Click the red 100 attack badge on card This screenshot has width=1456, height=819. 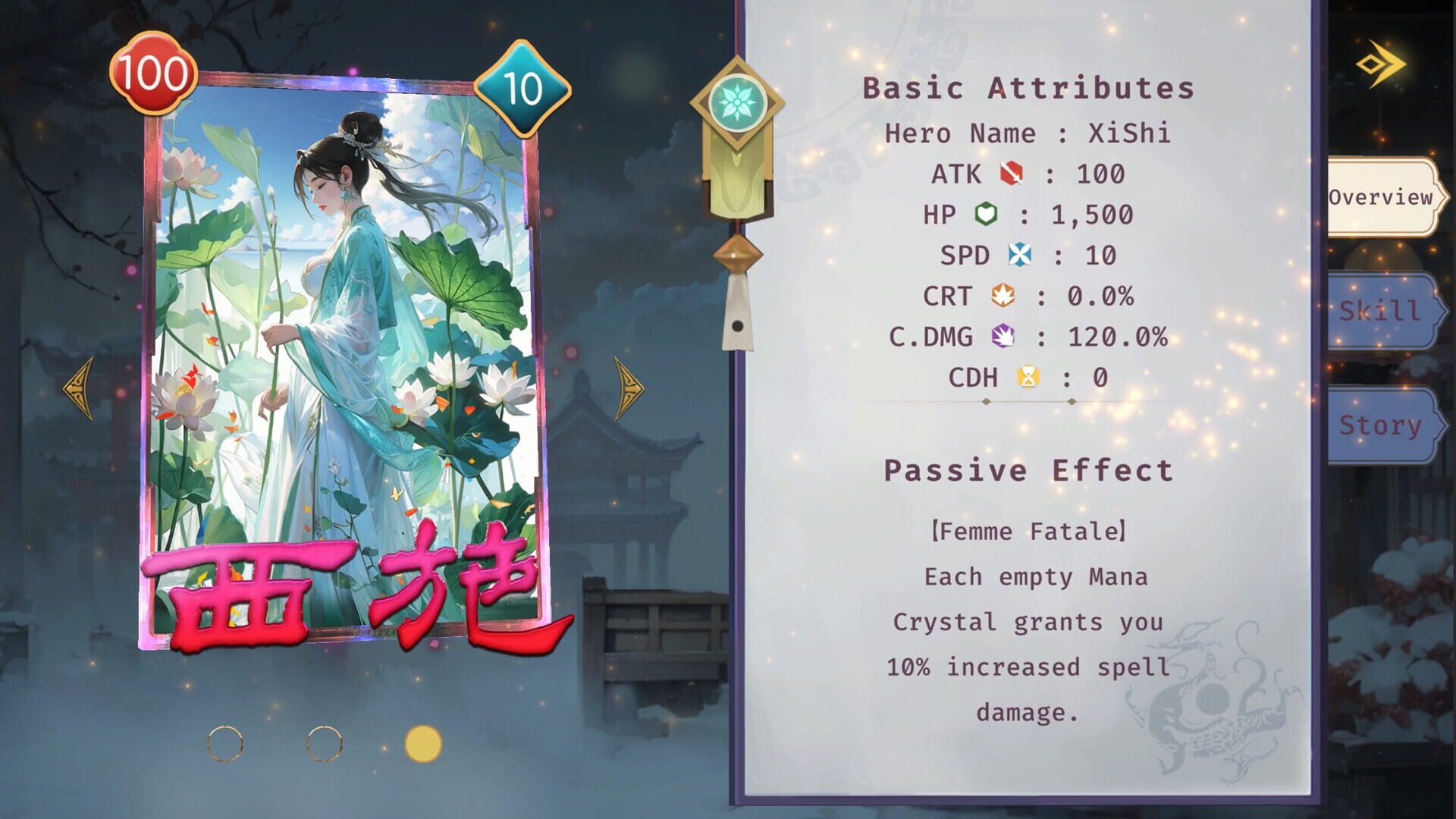(x=153, y=74)
